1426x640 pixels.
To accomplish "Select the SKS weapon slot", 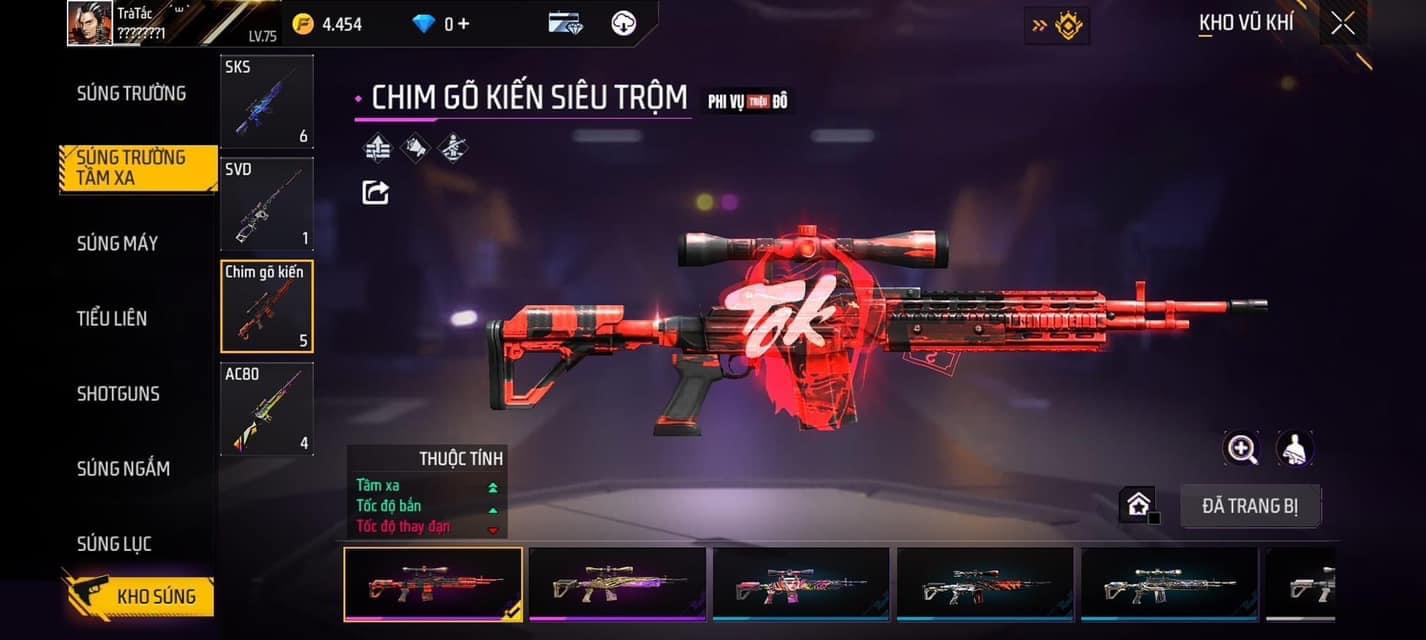I will pos(267,102).
